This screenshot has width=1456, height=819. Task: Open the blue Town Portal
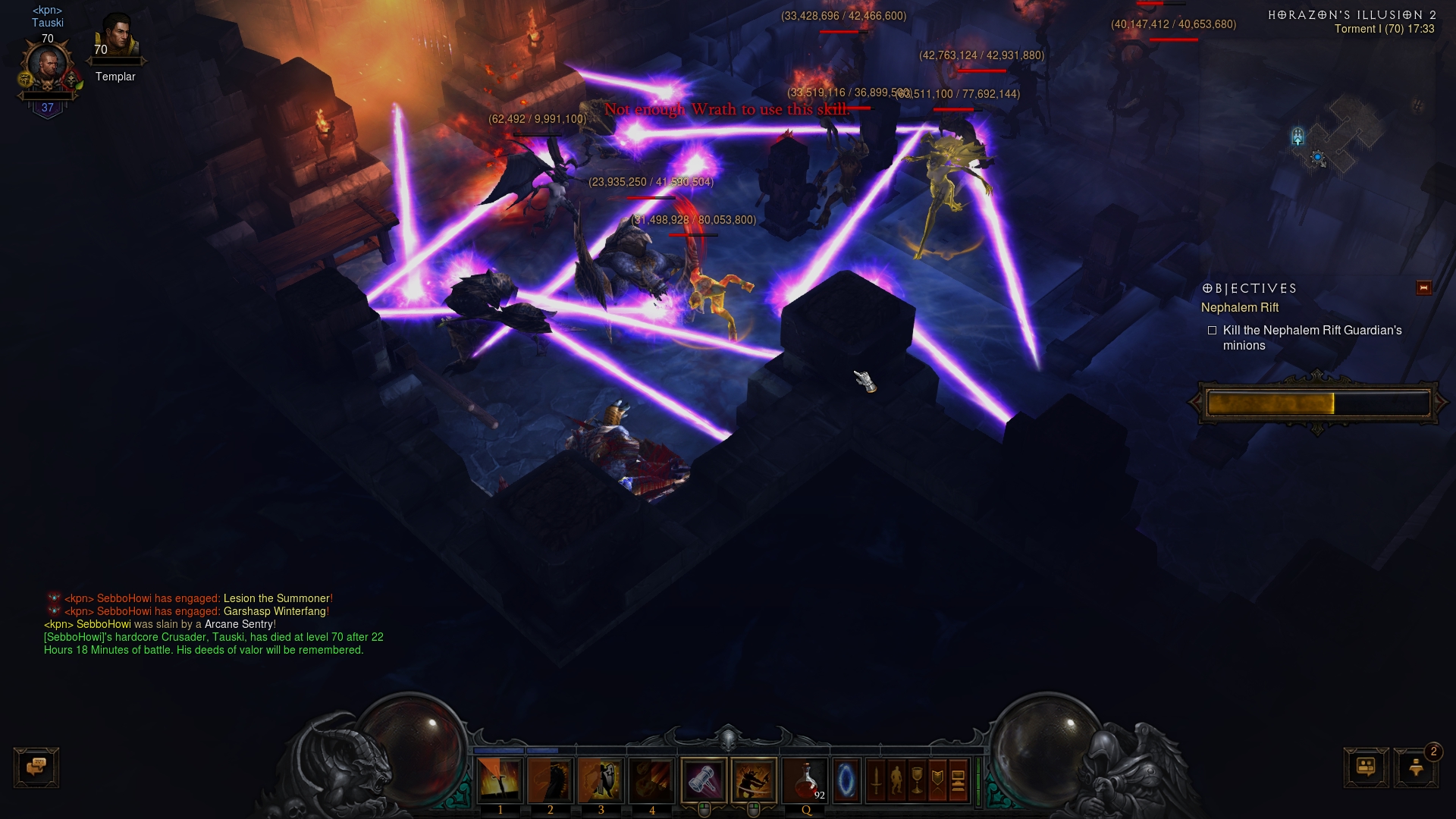tap(846, 780)
